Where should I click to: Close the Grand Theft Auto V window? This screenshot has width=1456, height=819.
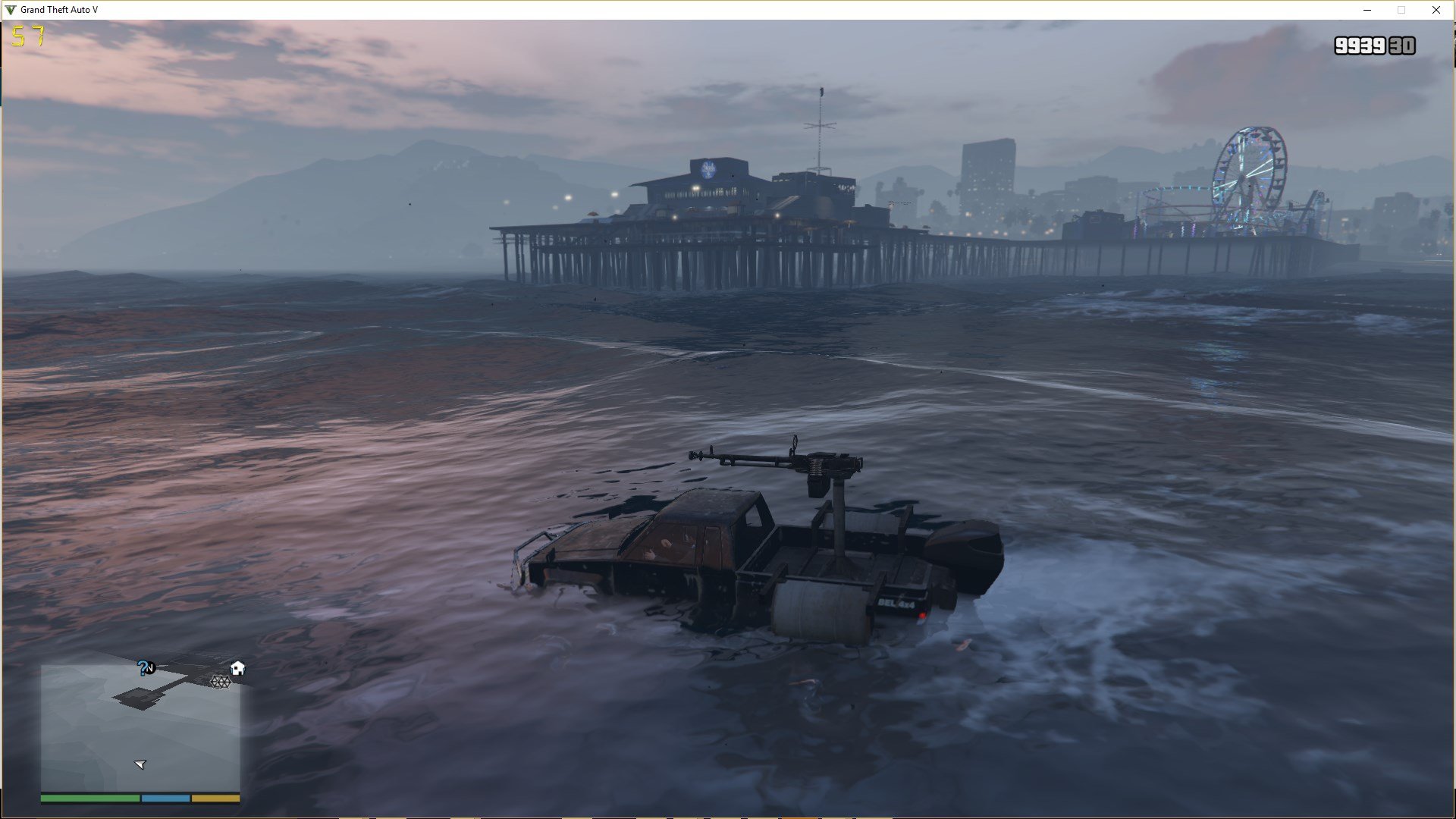[1436, 10]
